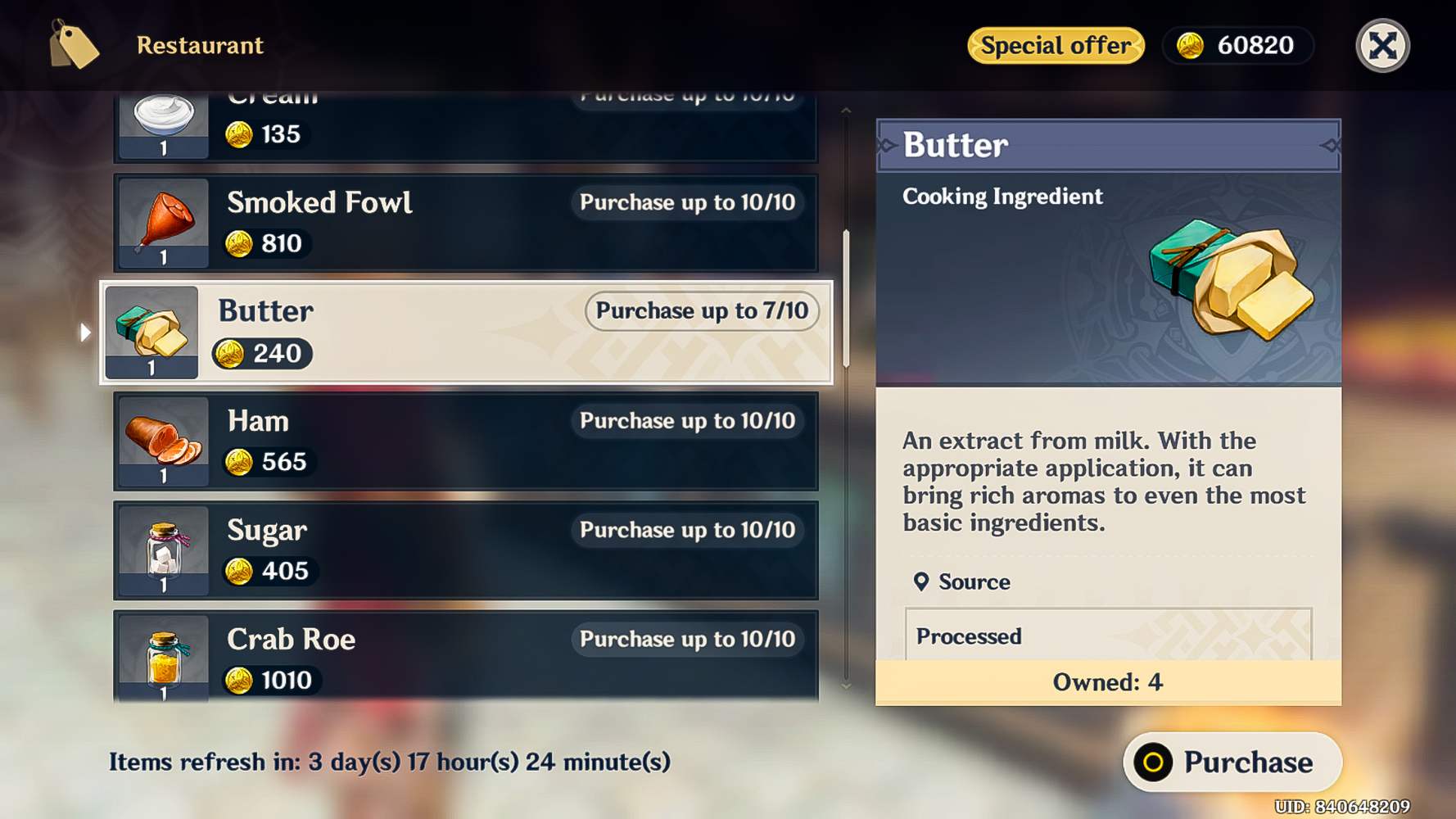Click the shop price tag icon beside Restaurant
This screenshot has height=819, width=1456.
pos(75,45)
